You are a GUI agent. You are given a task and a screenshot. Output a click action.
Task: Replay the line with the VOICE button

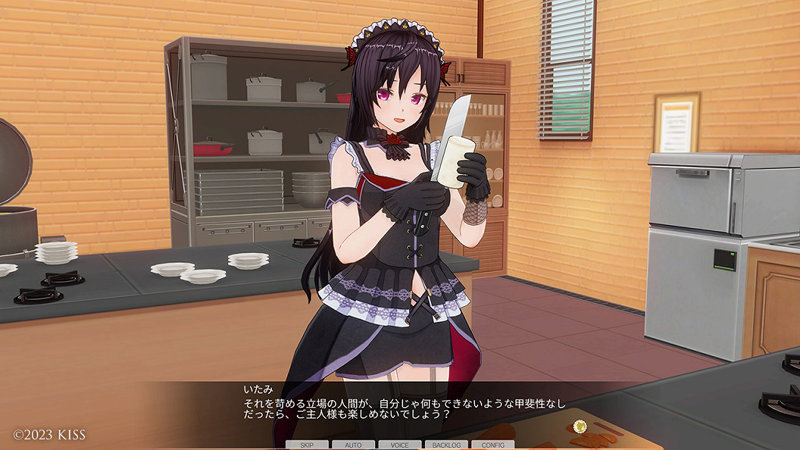point(400,443)
